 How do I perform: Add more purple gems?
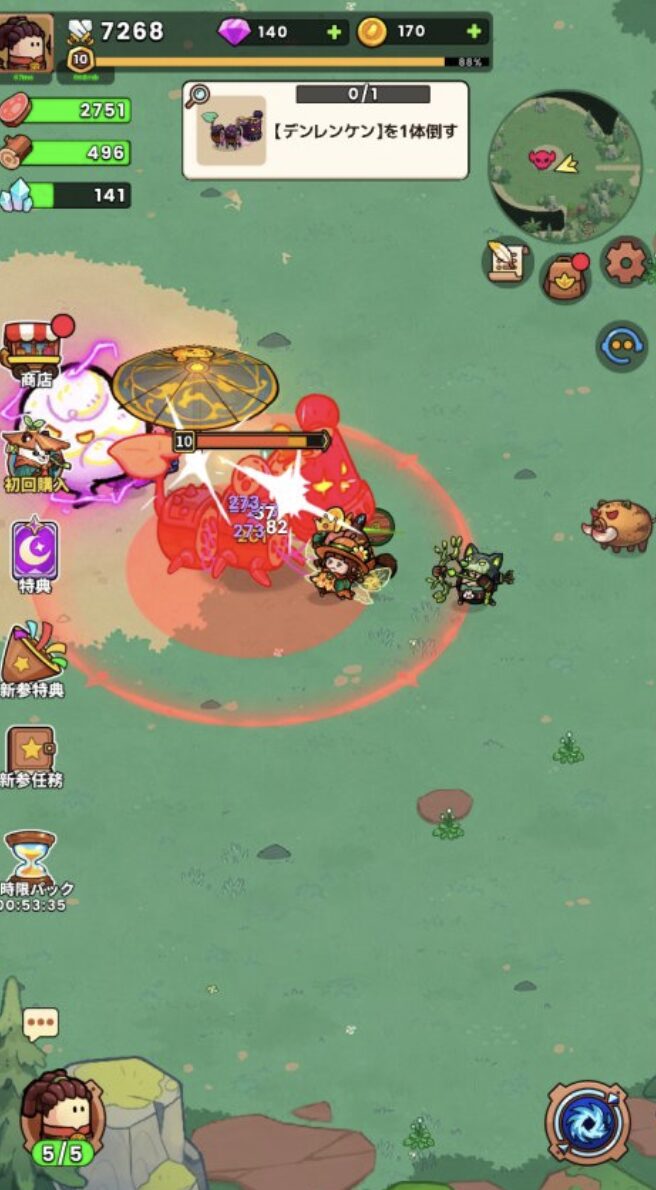click(334, 32)
